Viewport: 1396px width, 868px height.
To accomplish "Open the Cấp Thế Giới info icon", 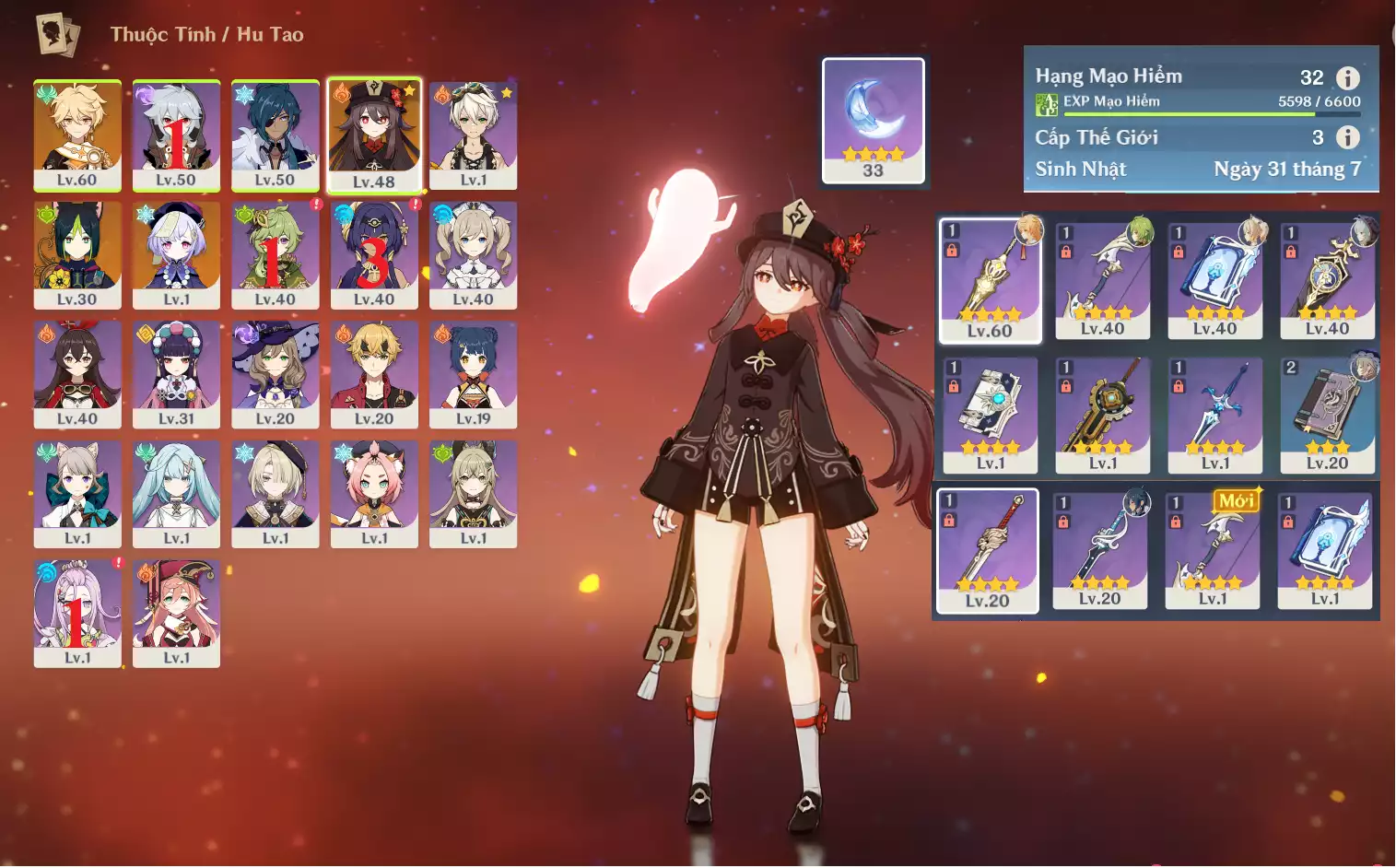I will 1347,137.
